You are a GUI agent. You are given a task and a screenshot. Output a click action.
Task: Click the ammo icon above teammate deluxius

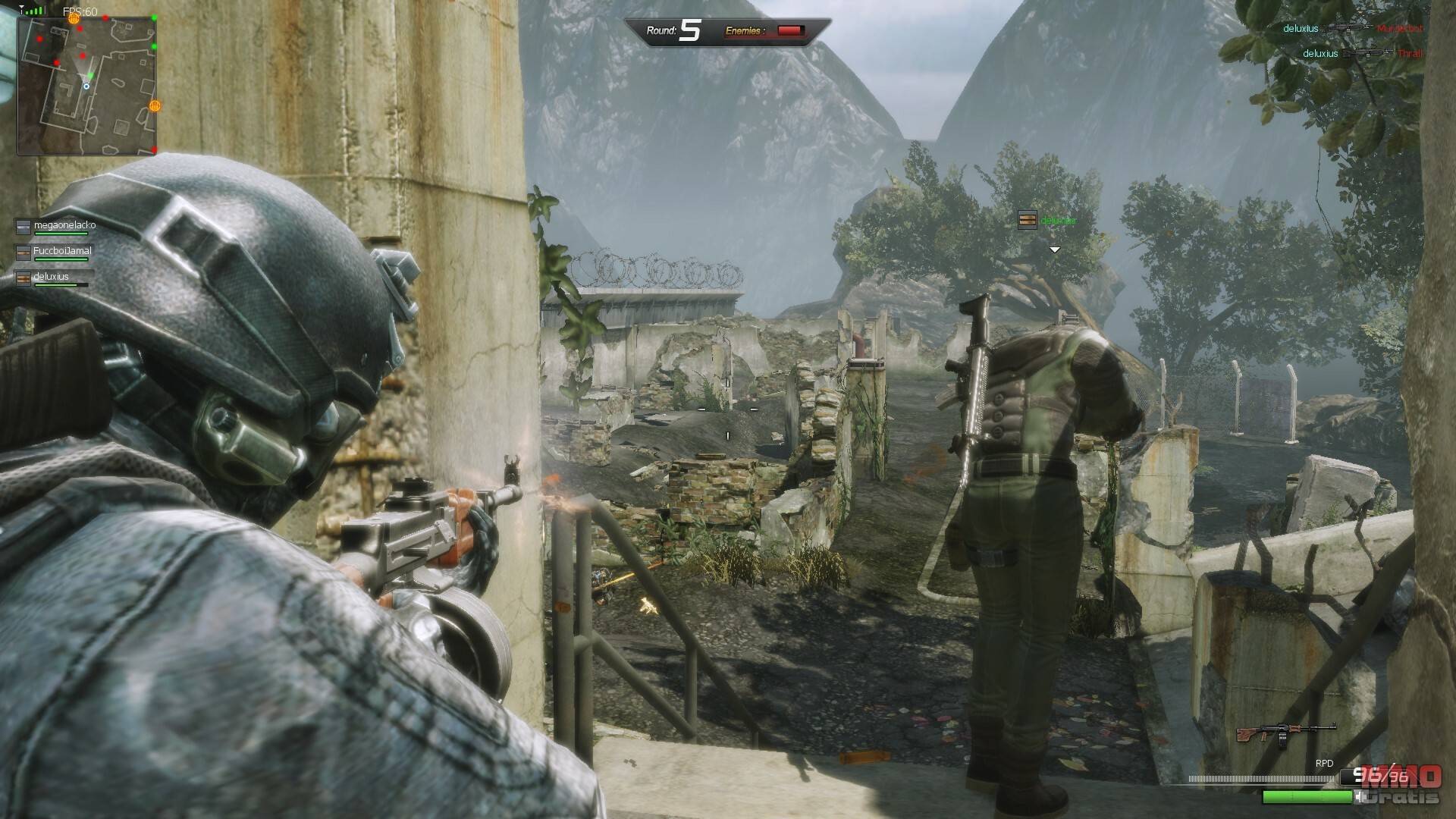point(1027,220)
